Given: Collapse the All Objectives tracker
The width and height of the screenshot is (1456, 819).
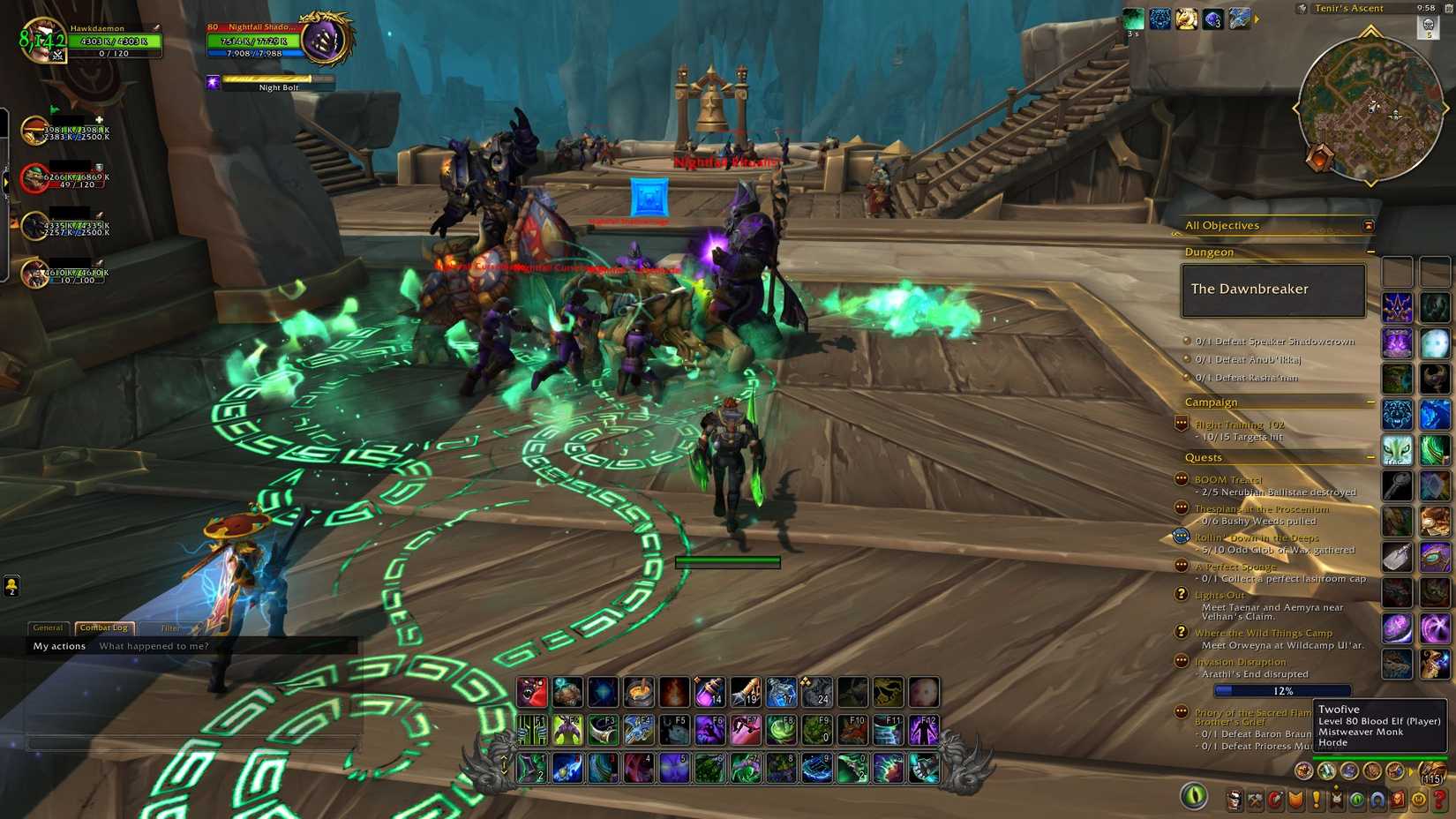Looking at the screenshot, I should click(x=1369, y=225).
